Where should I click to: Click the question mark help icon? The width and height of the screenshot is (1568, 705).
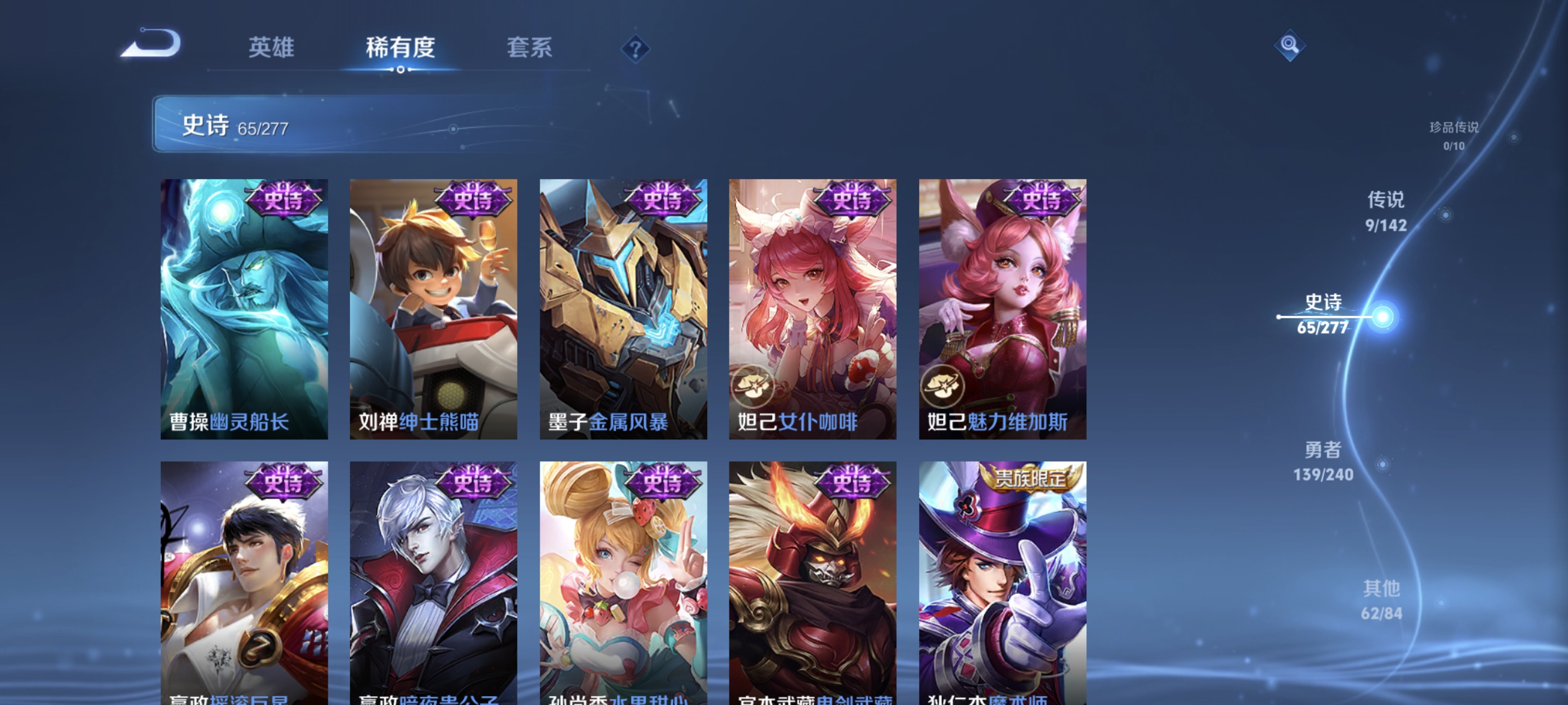coord(635,49)
